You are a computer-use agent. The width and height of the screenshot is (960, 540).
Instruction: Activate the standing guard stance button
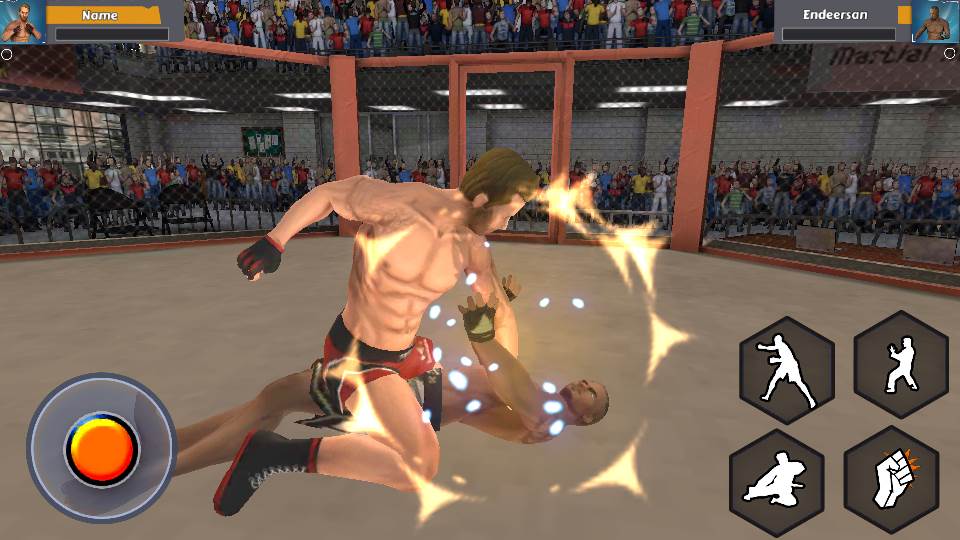pos(900,365)
